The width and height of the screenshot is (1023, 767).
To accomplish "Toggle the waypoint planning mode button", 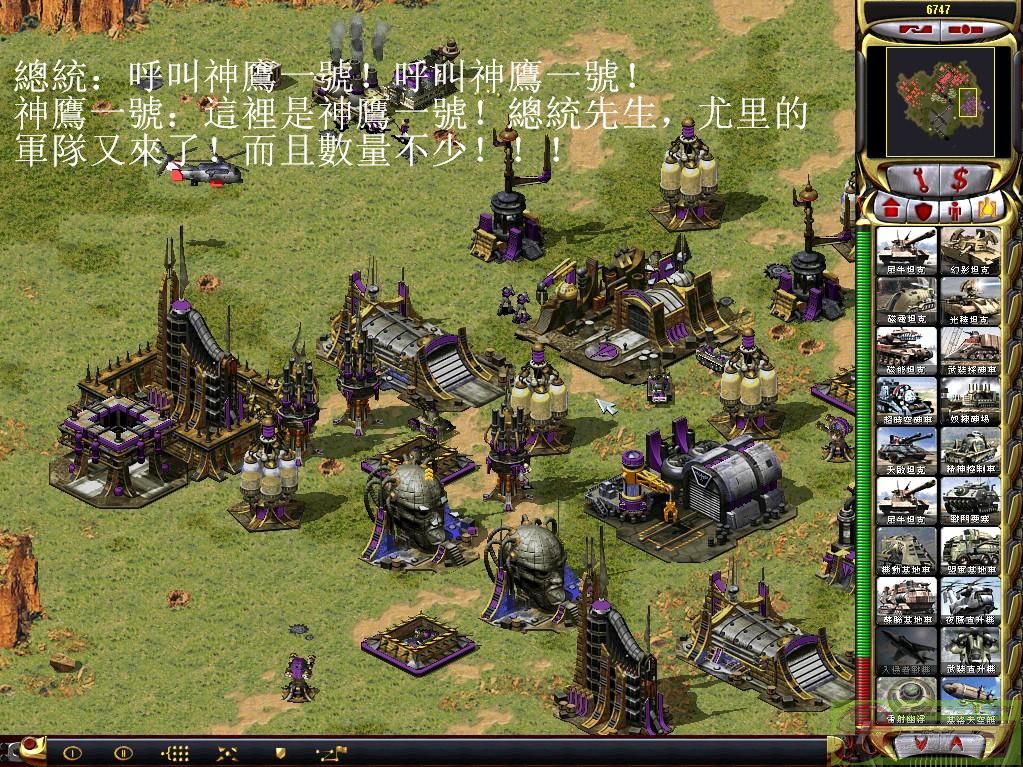I will pyautogui.click(x=330, y=752).
